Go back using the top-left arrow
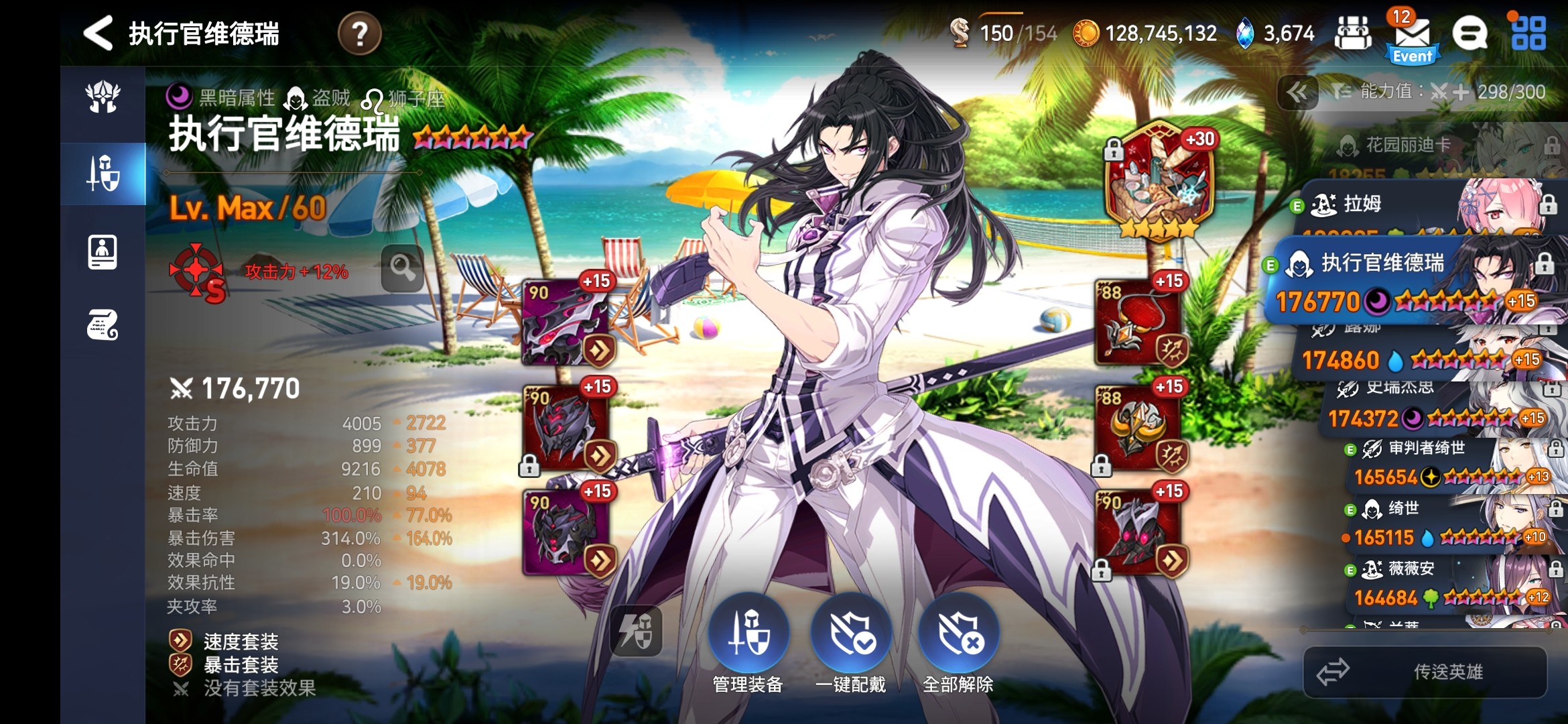The width and height of the screenshot is (1568, 724). [99, 33]
